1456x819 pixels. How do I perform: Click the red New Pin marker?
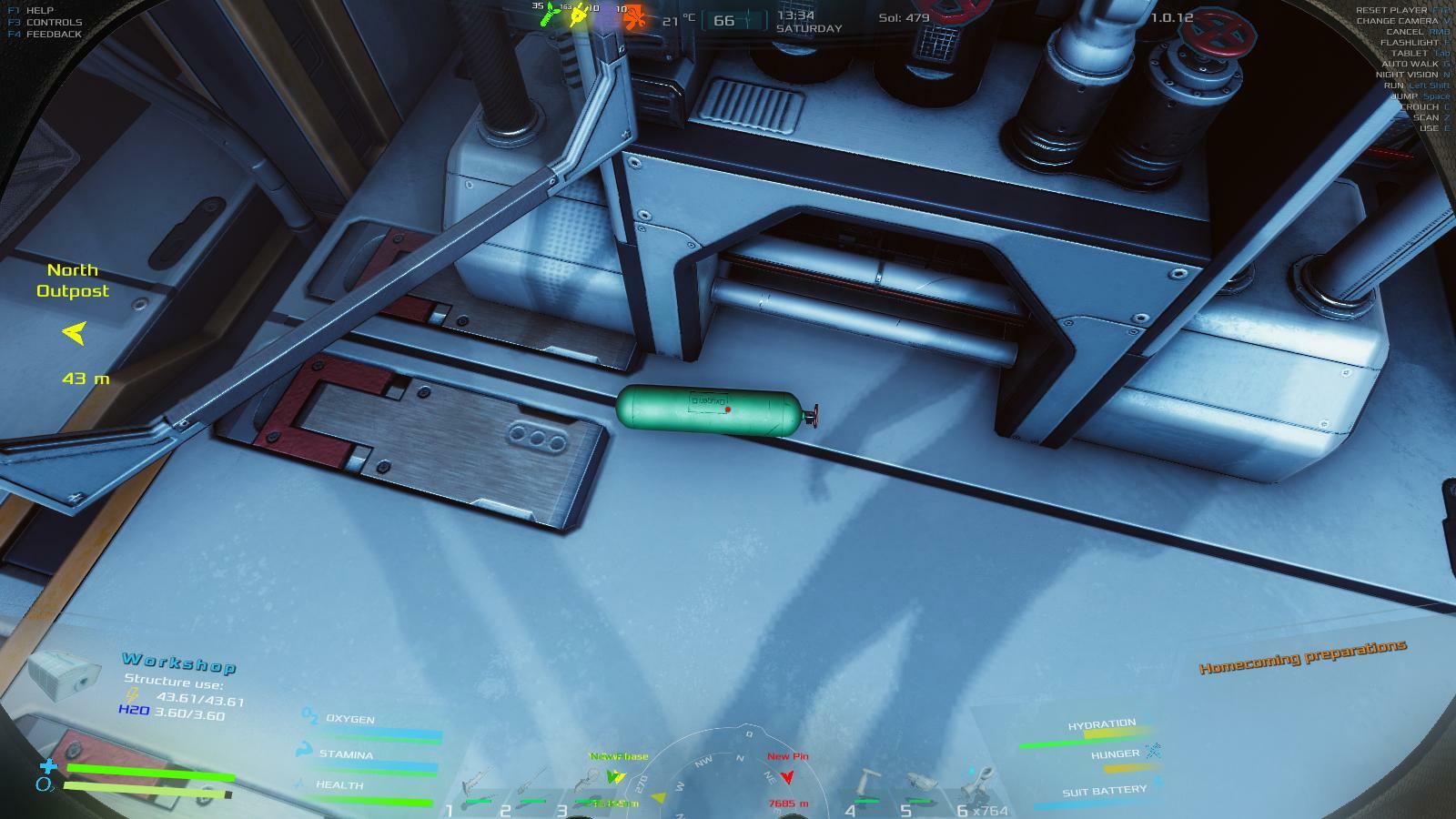(x=787, y=776)
